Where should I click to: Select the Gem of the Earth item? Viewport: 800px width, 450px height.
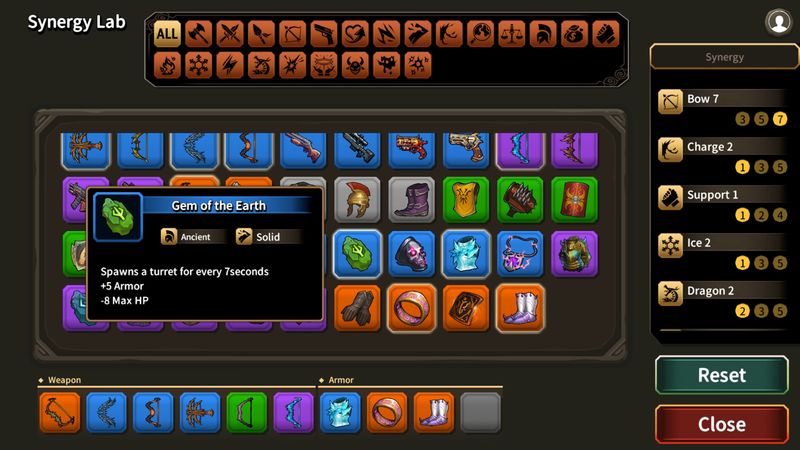pos(357,254)
